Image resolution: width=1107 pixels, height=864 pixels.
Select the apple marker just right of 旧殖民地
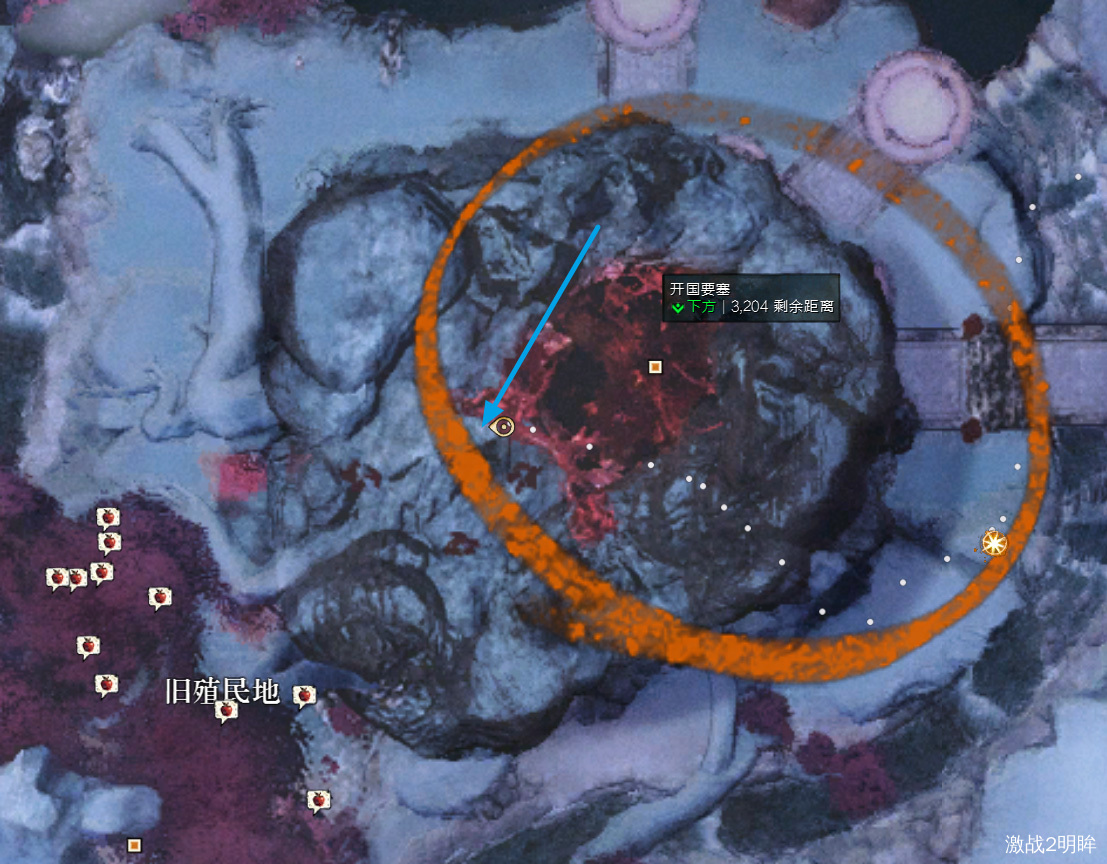coord(305,695)
